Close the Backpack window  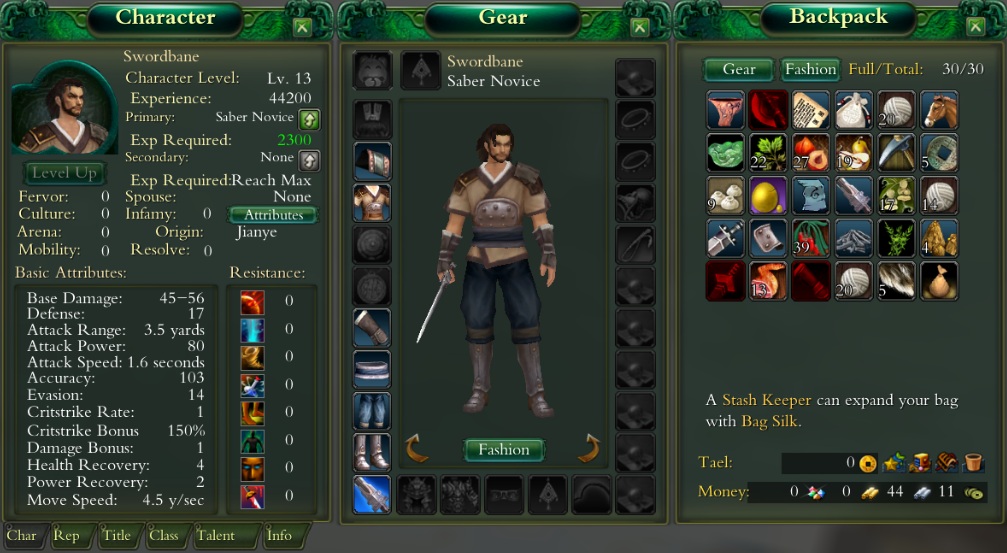(x=974, y=28)
